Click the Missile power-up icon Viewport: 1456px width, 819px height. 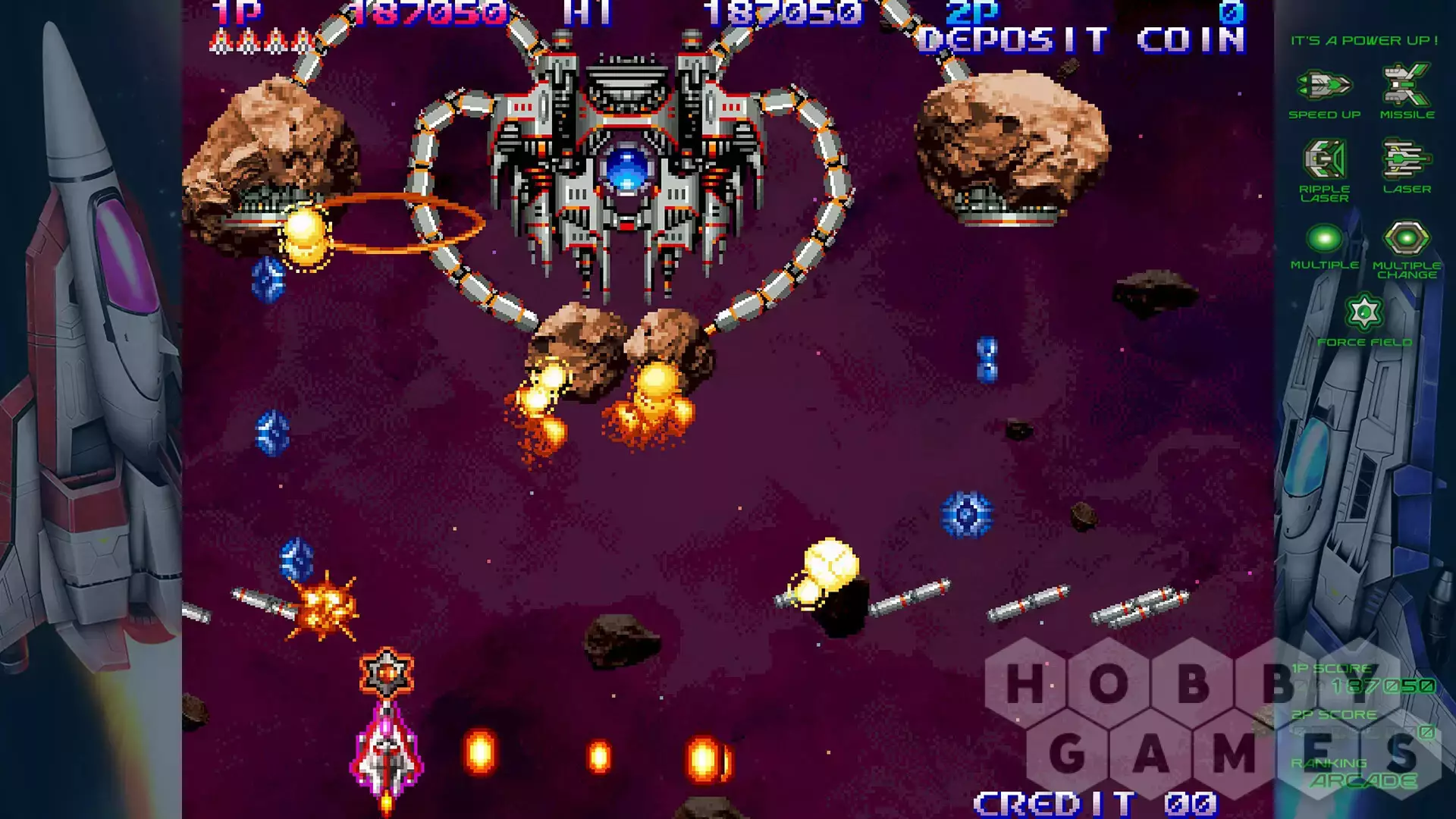coord(1406,85)
